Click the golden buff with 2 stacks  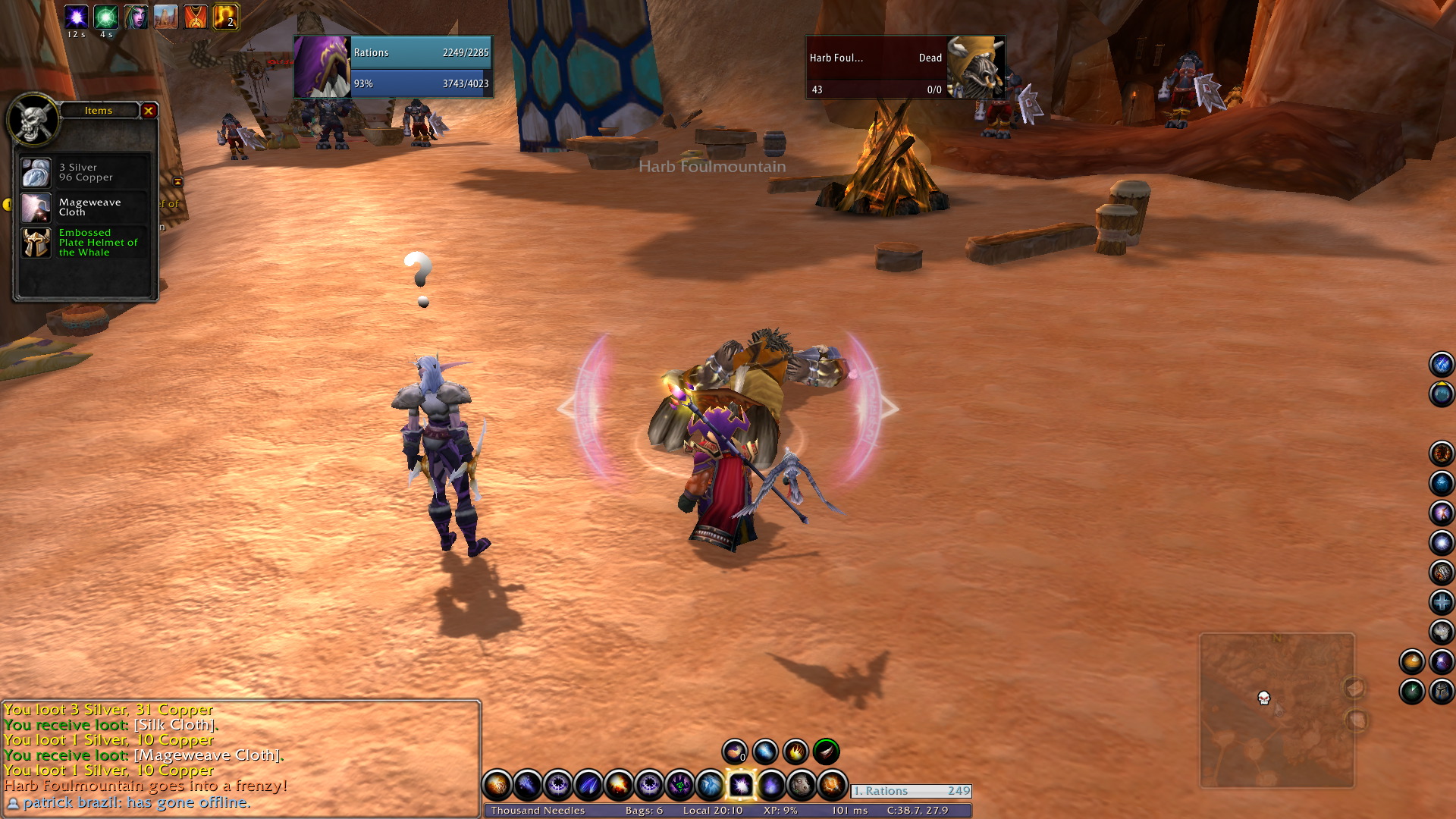[226, 17]
